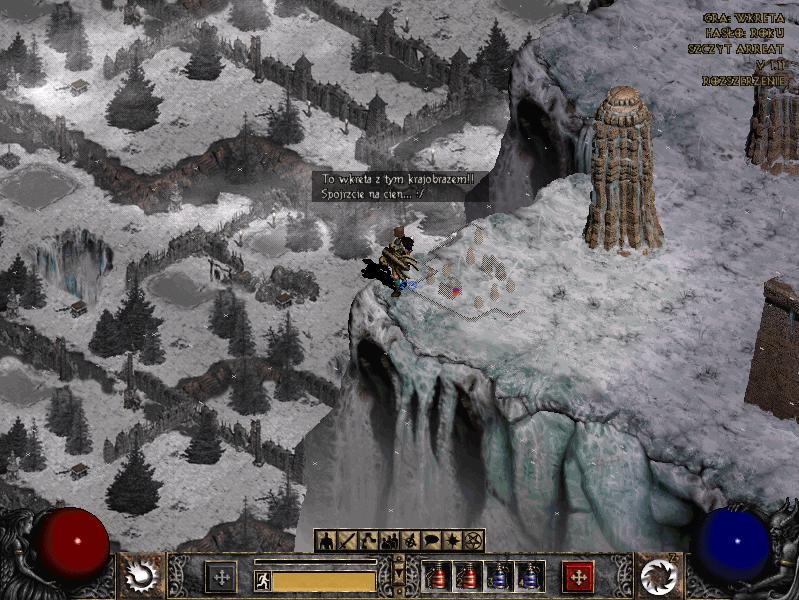Image resolution: width=799 pixels, height=600 pixels.
Task: Open the quest log star icon
Action: 452,541
